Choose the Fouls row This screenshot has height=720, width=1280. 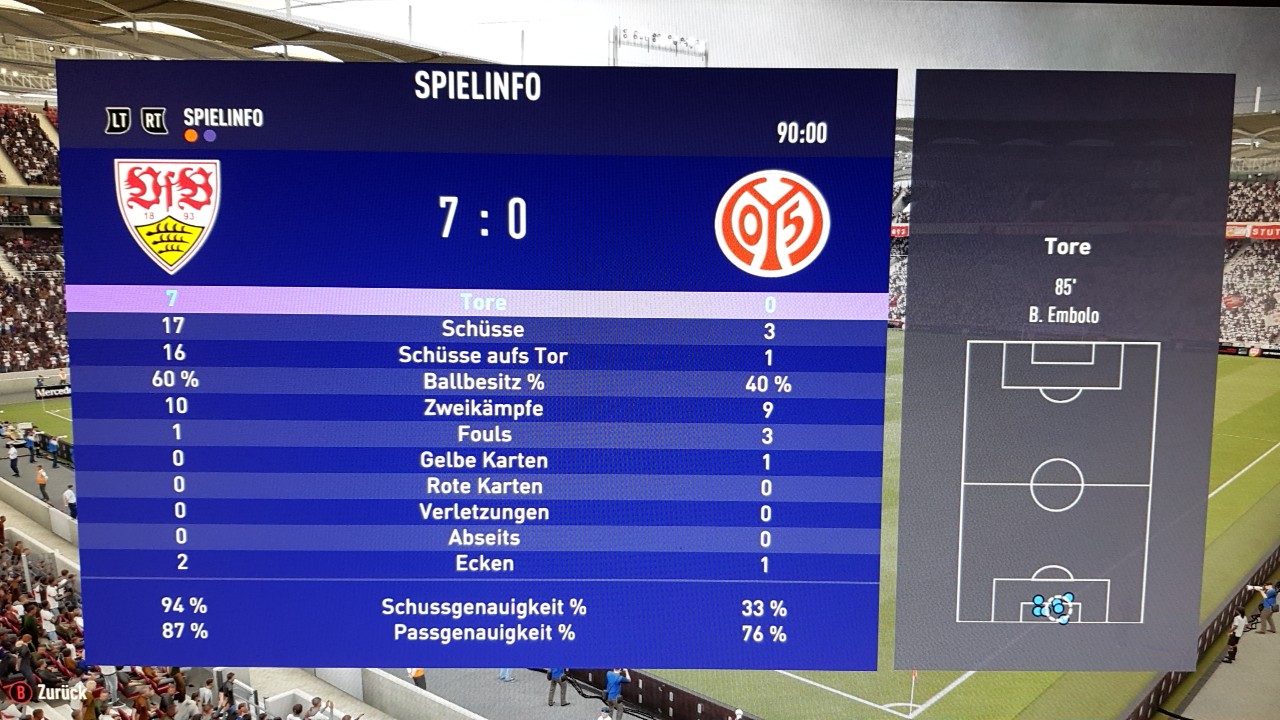coord(483,434)
